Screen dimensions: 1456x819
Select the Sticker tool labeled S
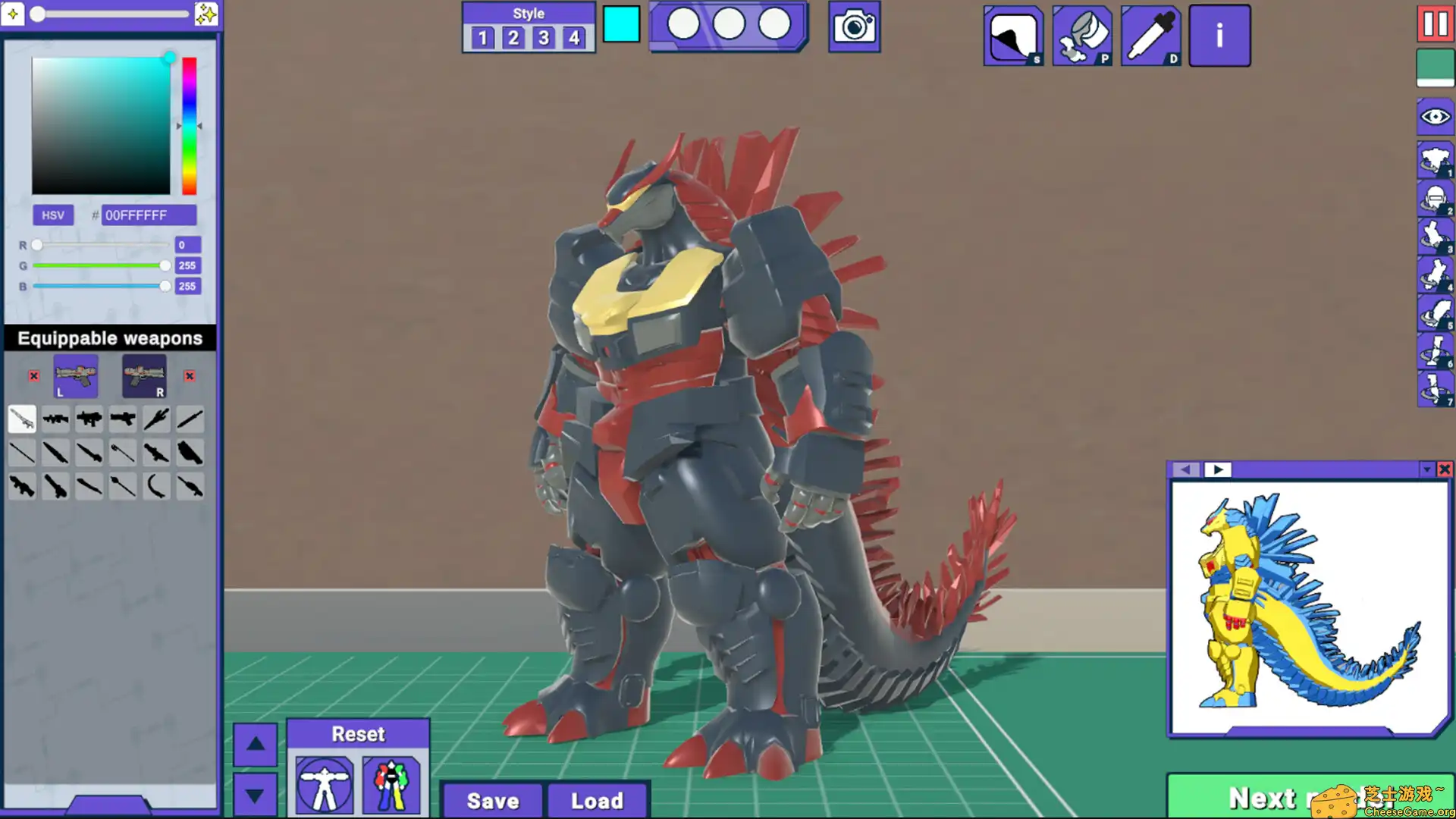click(1013, 34)
